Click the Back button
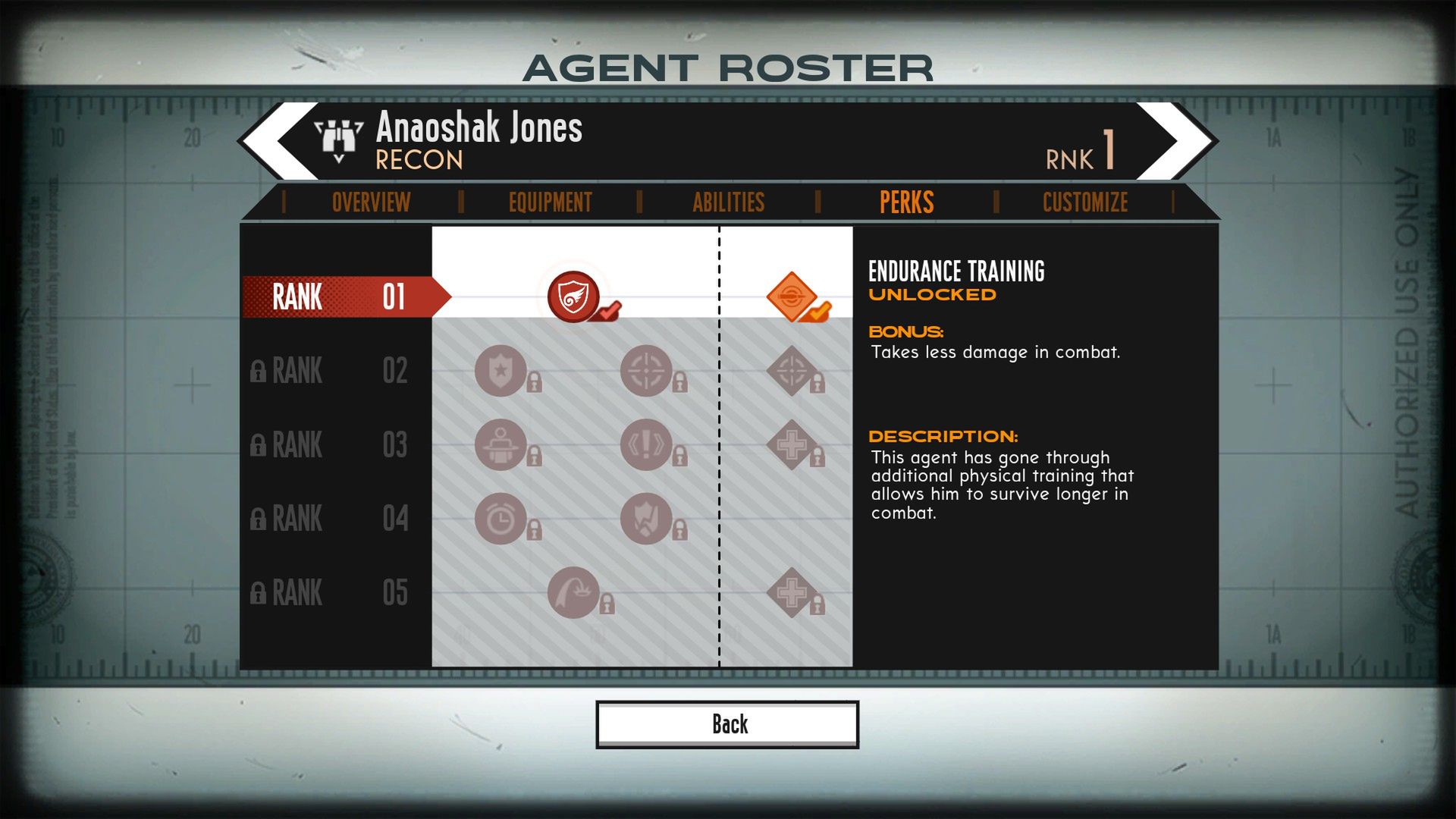1456x819 pixels. pos(727,724)
